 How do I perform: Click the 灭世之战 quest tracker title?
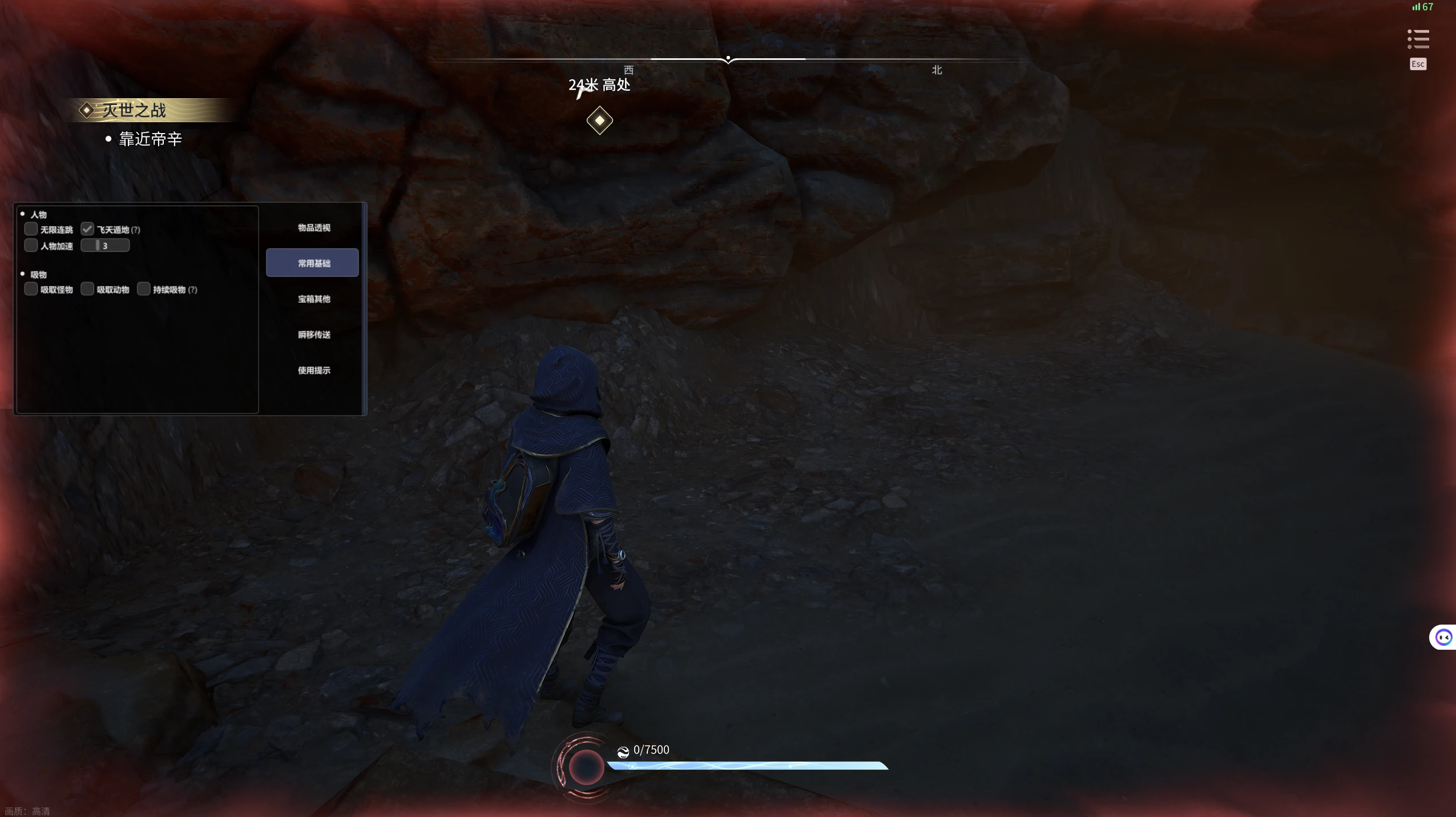click(x=134, y=110)
